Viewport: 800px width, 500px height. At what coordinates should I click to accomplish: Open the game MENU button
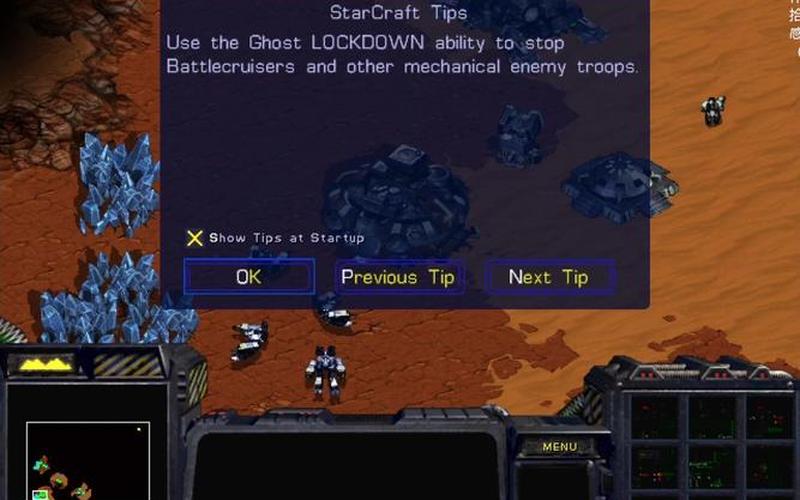559,446
